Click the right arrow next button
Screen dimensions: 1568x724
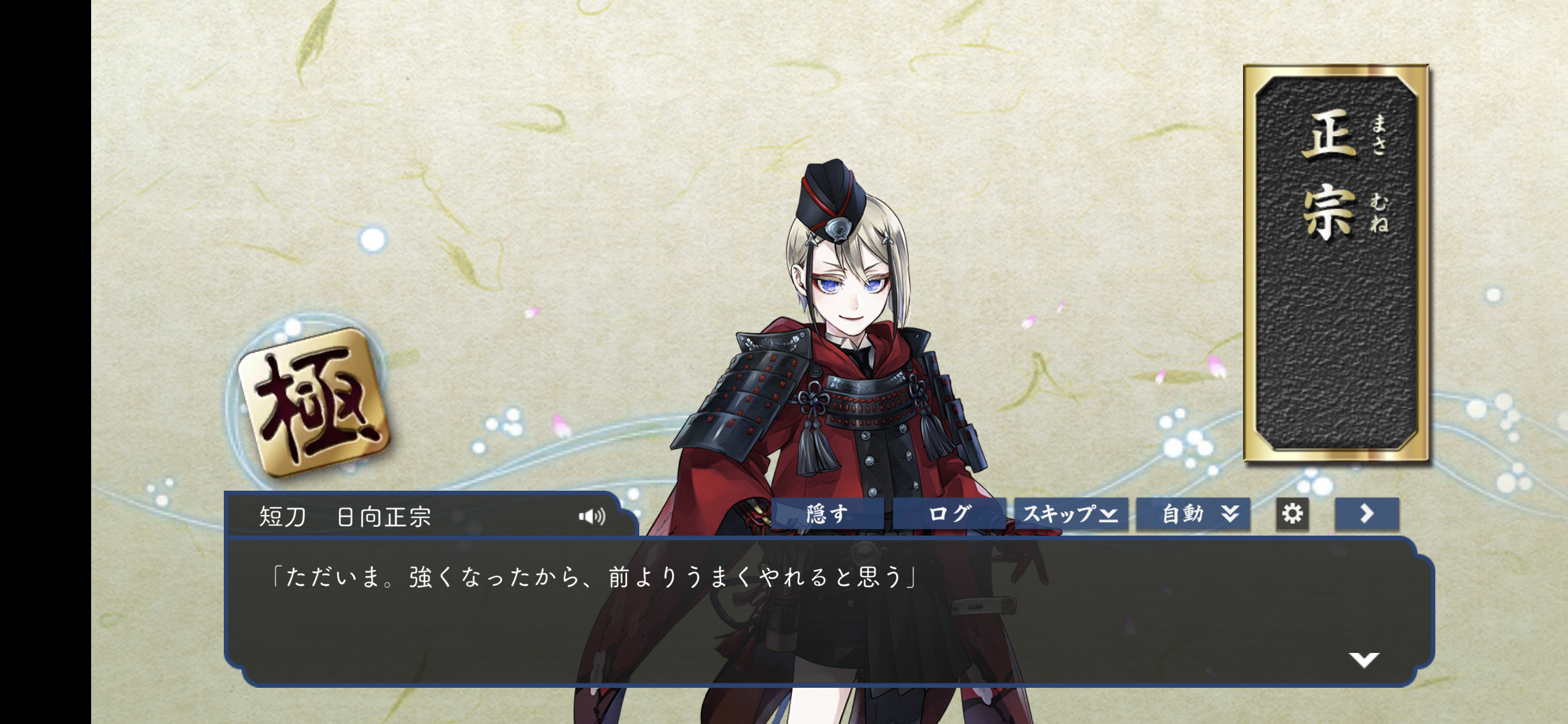pyautogui.click(x=1366, y=514)
